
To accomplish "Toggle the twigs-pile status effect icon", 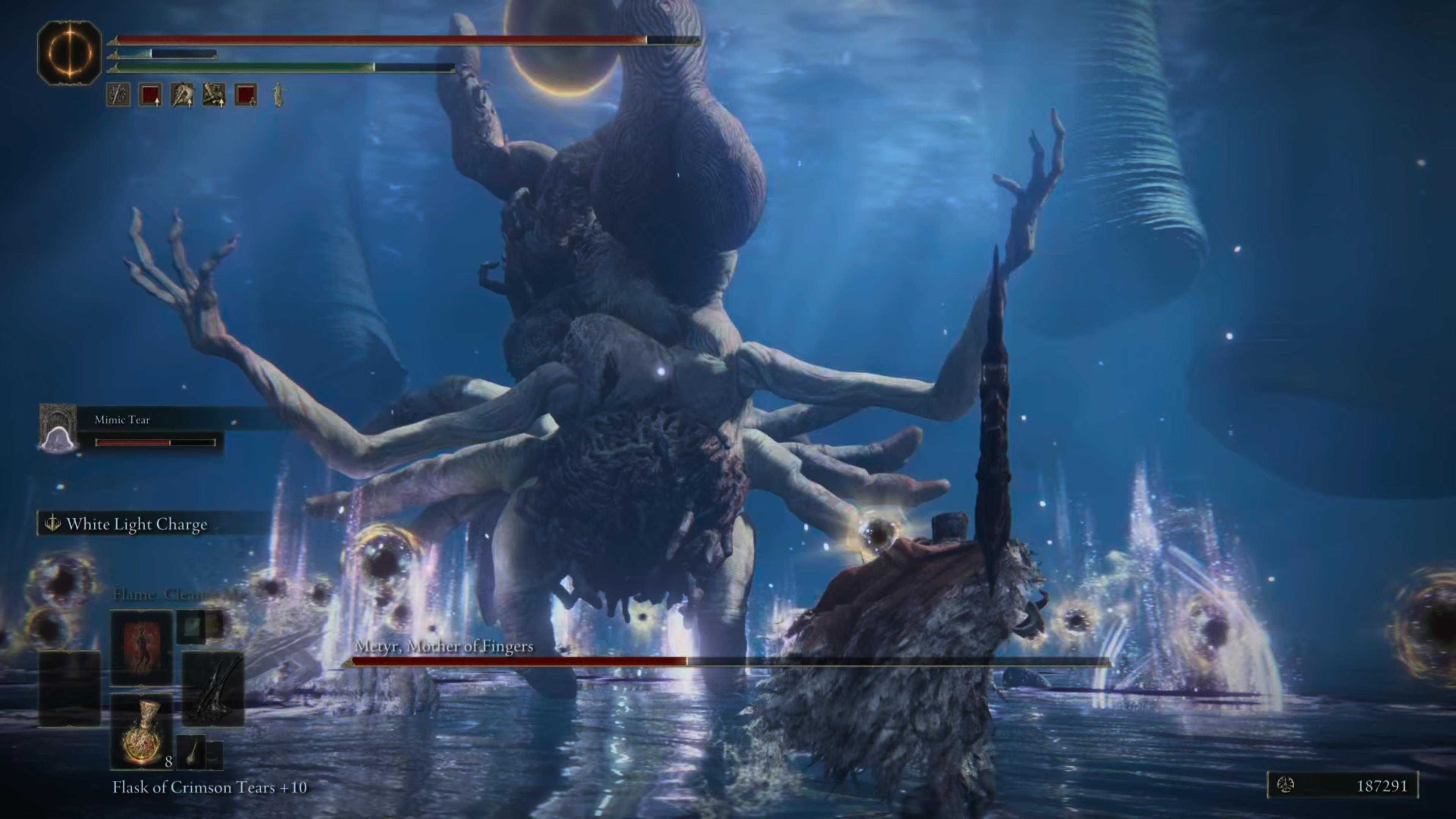I will click(213, 95).
